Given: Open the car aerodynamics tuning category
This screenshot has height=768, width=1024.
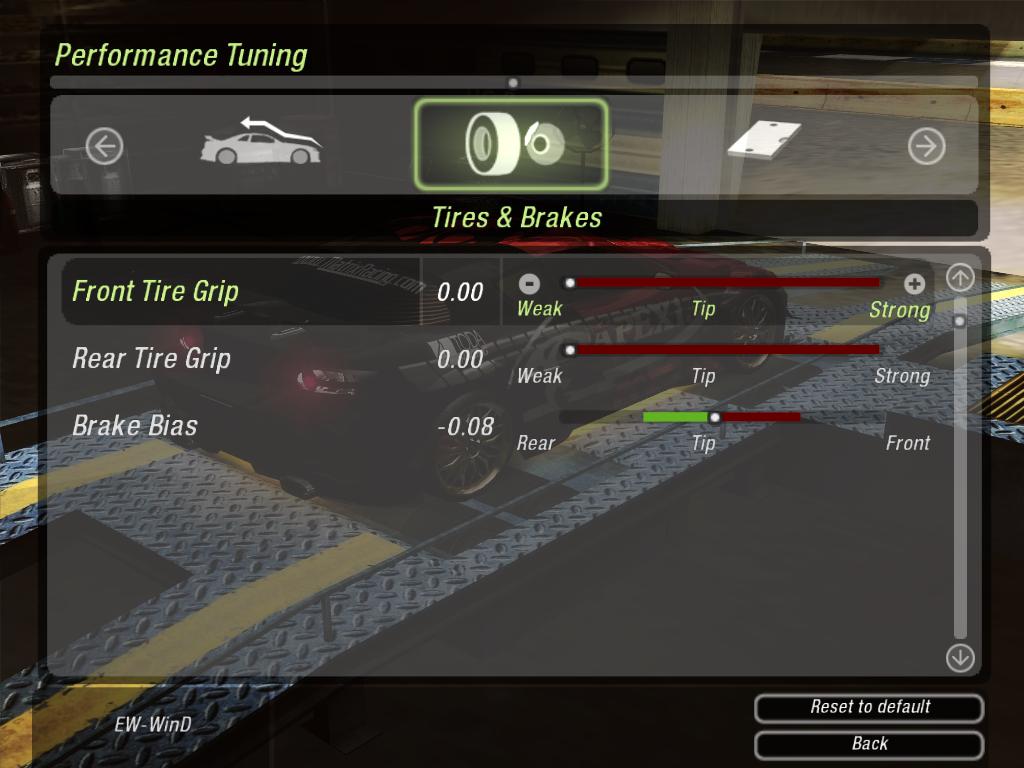Looking at the screenshot, I should [x=261, y=143].
